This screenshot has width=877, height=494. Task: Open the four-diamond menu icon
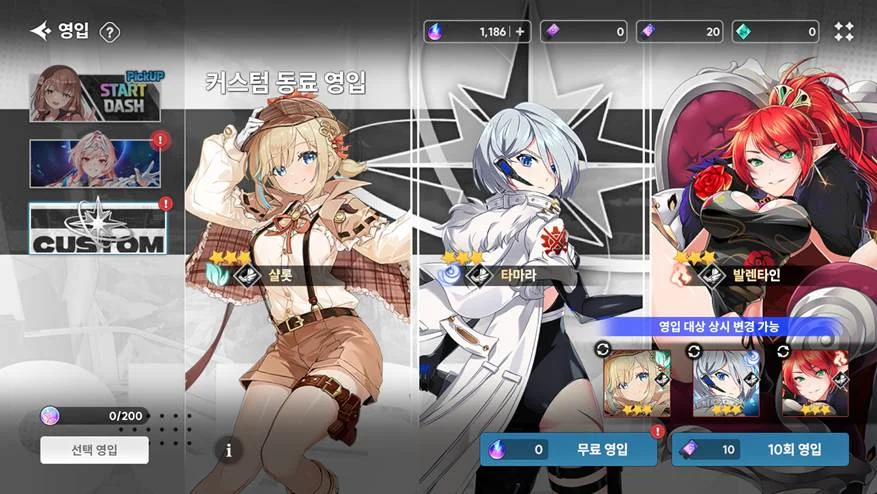pos(844,32)
